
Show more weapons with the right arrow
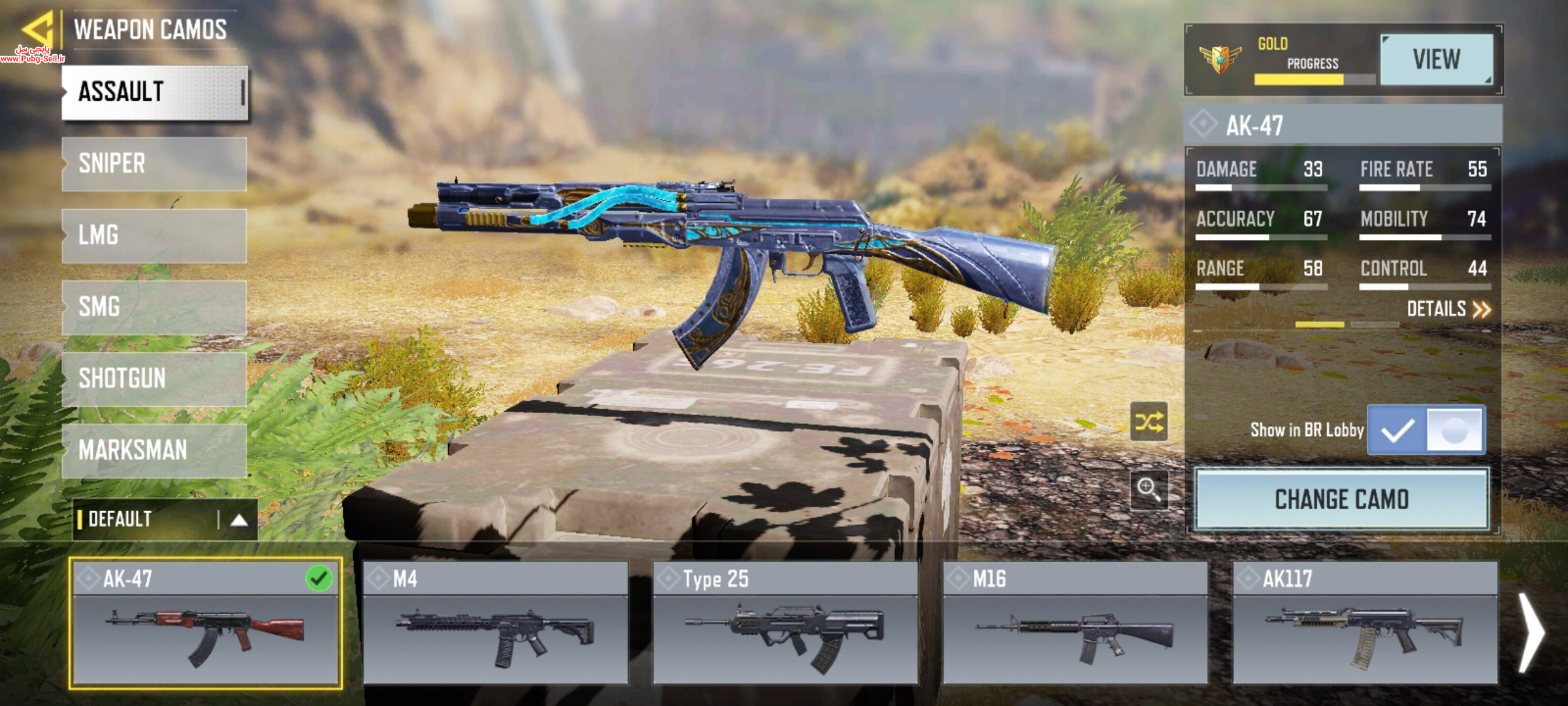(1531, 633)
